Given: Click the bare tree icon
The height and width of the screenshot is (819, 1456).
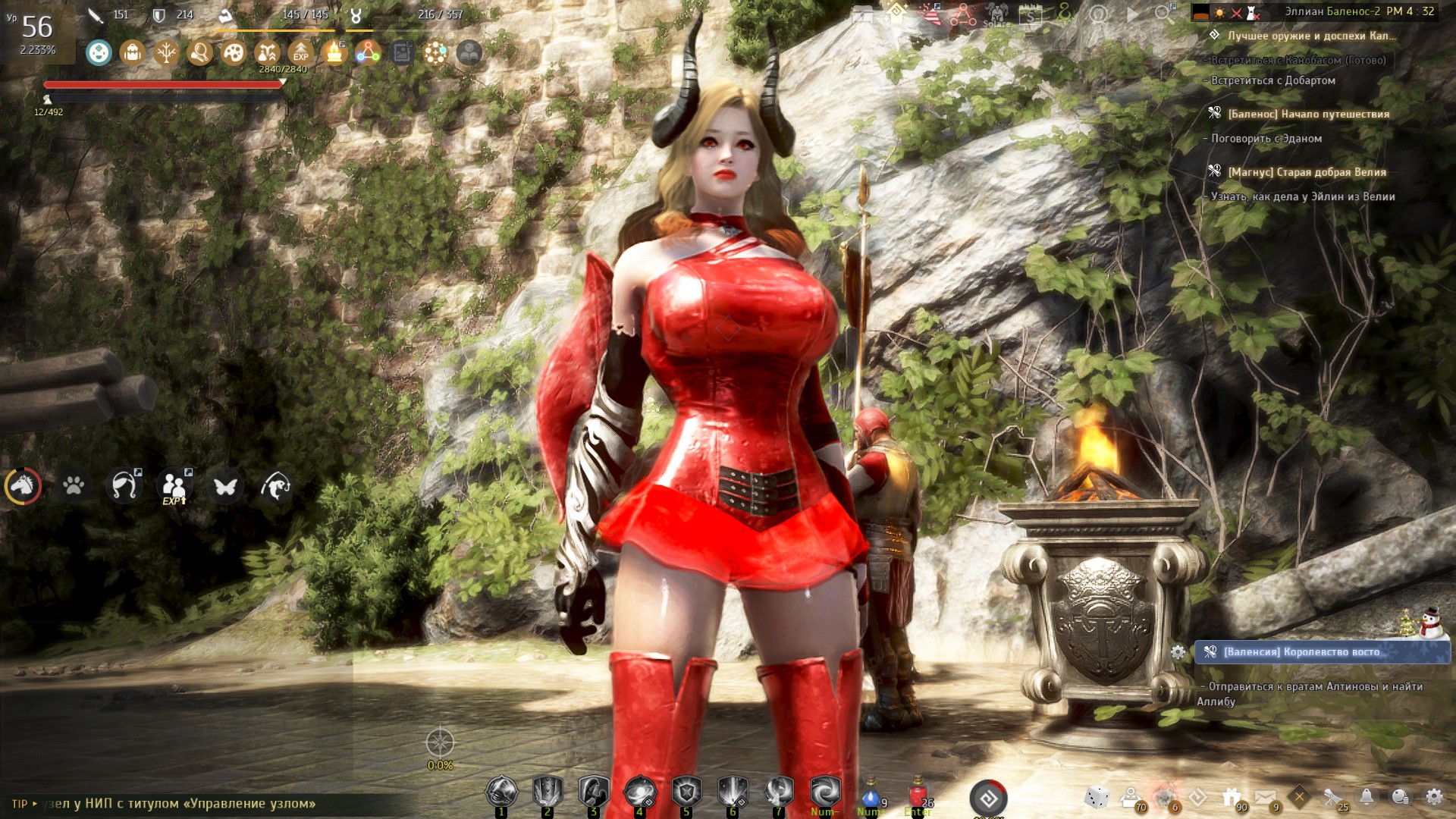Looking at the screenshot, I should (x=166, y=52).
